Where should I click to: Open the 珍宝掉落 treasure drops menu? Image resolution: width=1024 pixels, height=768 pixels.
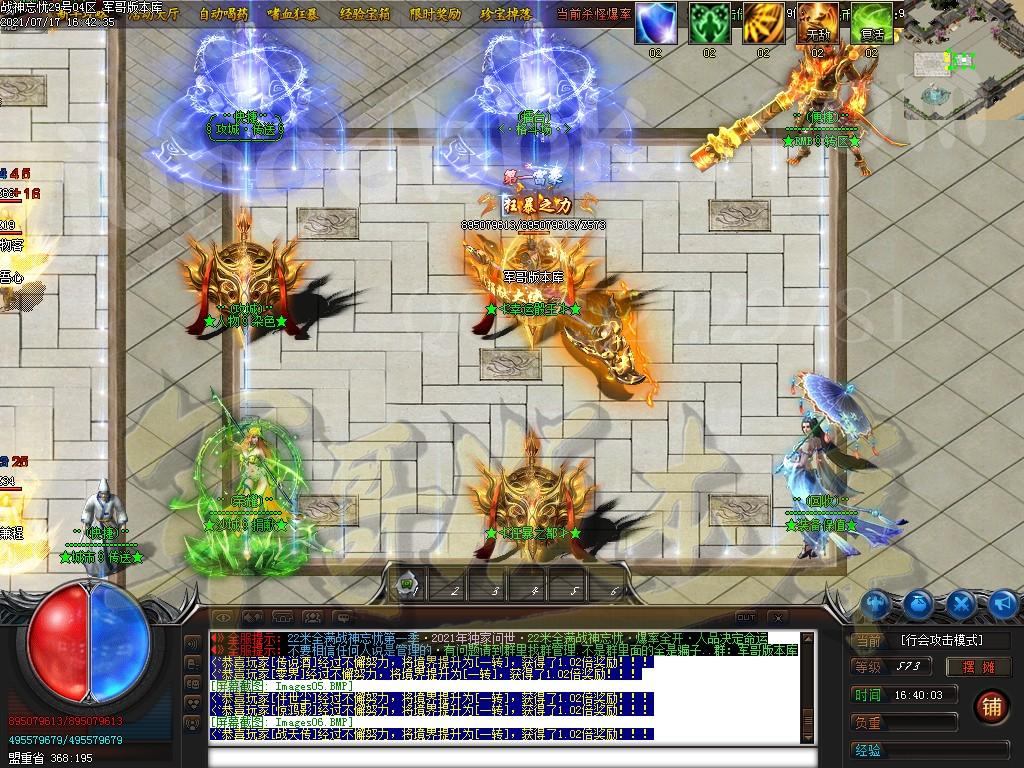click(506, 14)
